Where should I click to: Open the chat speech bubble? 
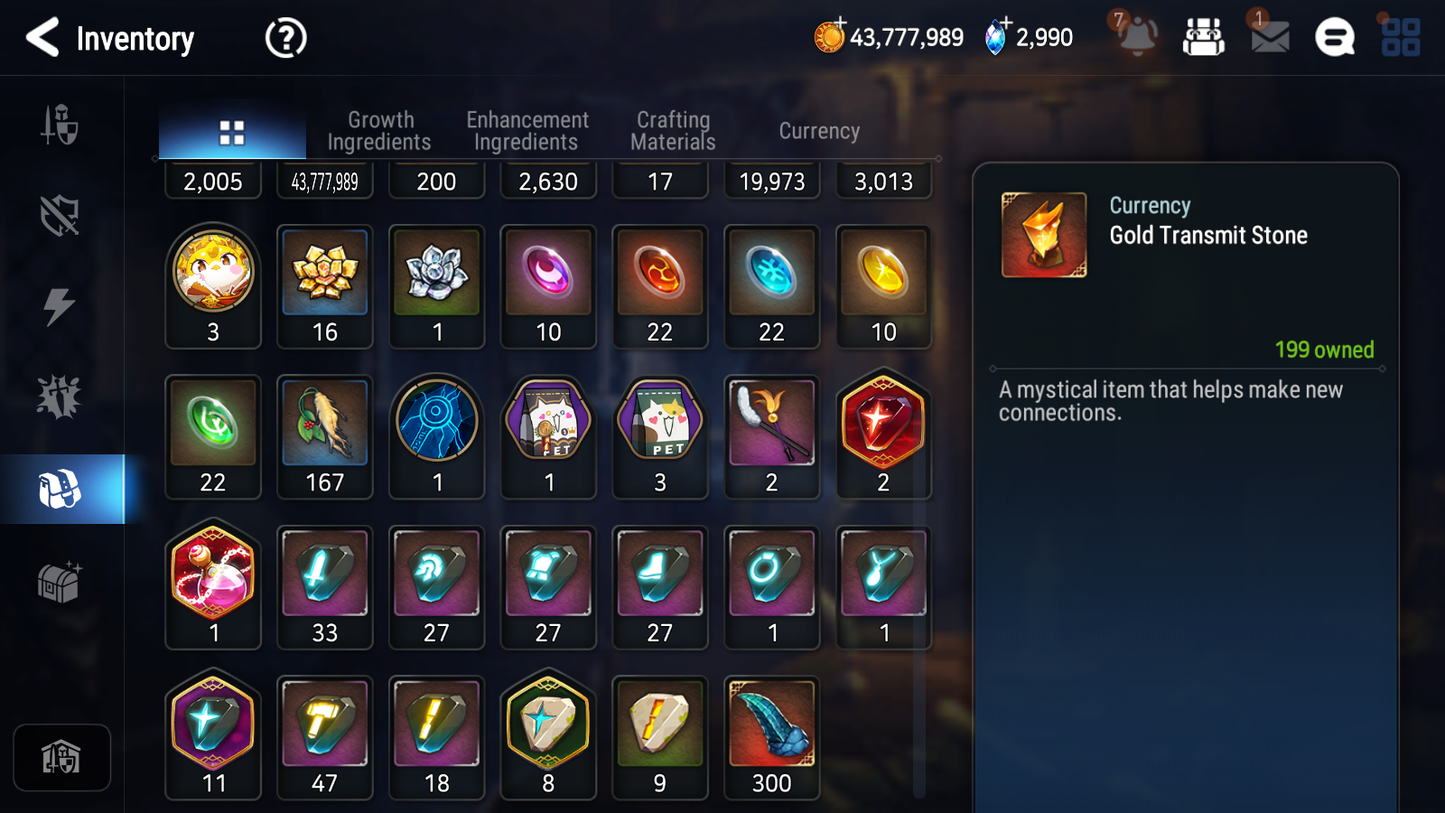[1334, 38]
